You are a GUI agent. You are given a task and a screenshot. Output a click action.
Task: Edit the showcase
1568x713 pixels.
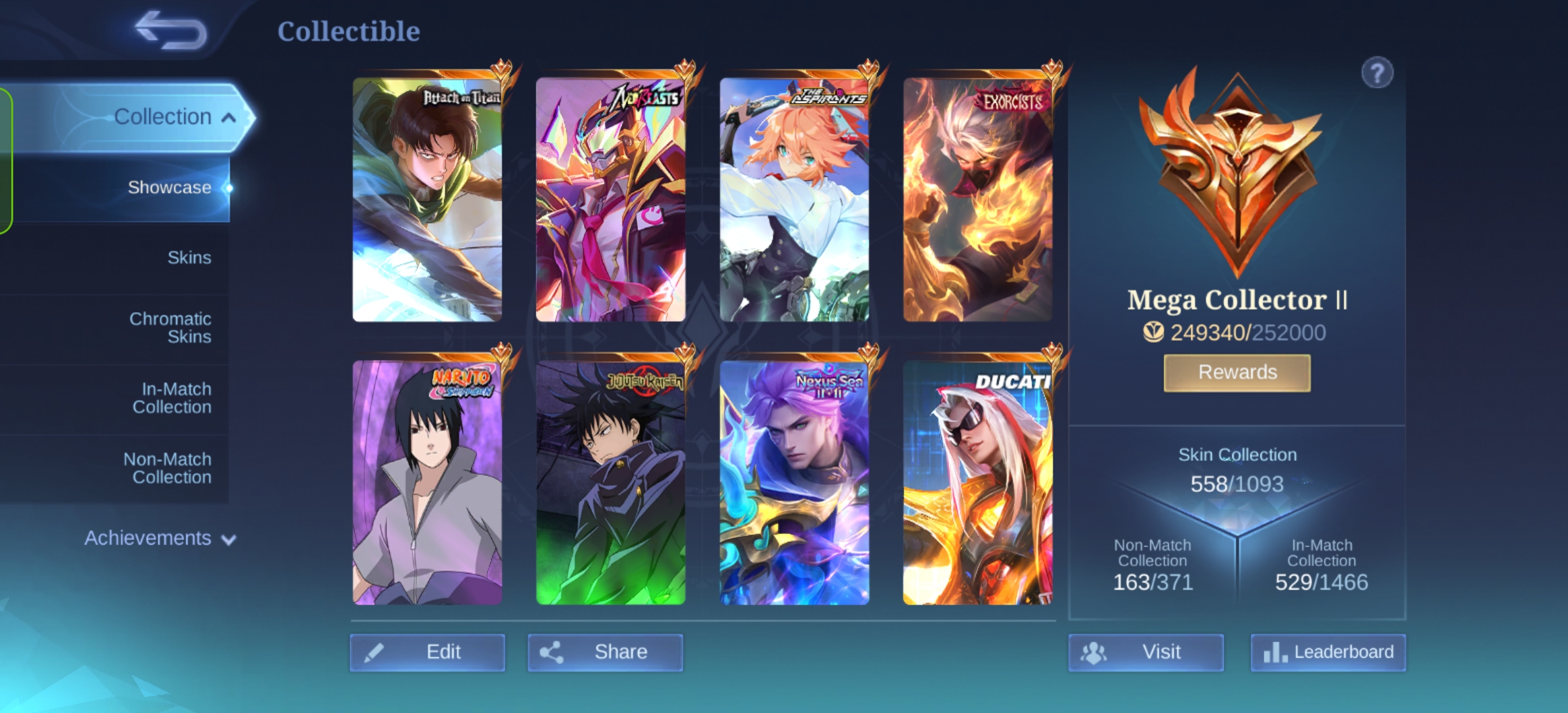pos(428,652)
